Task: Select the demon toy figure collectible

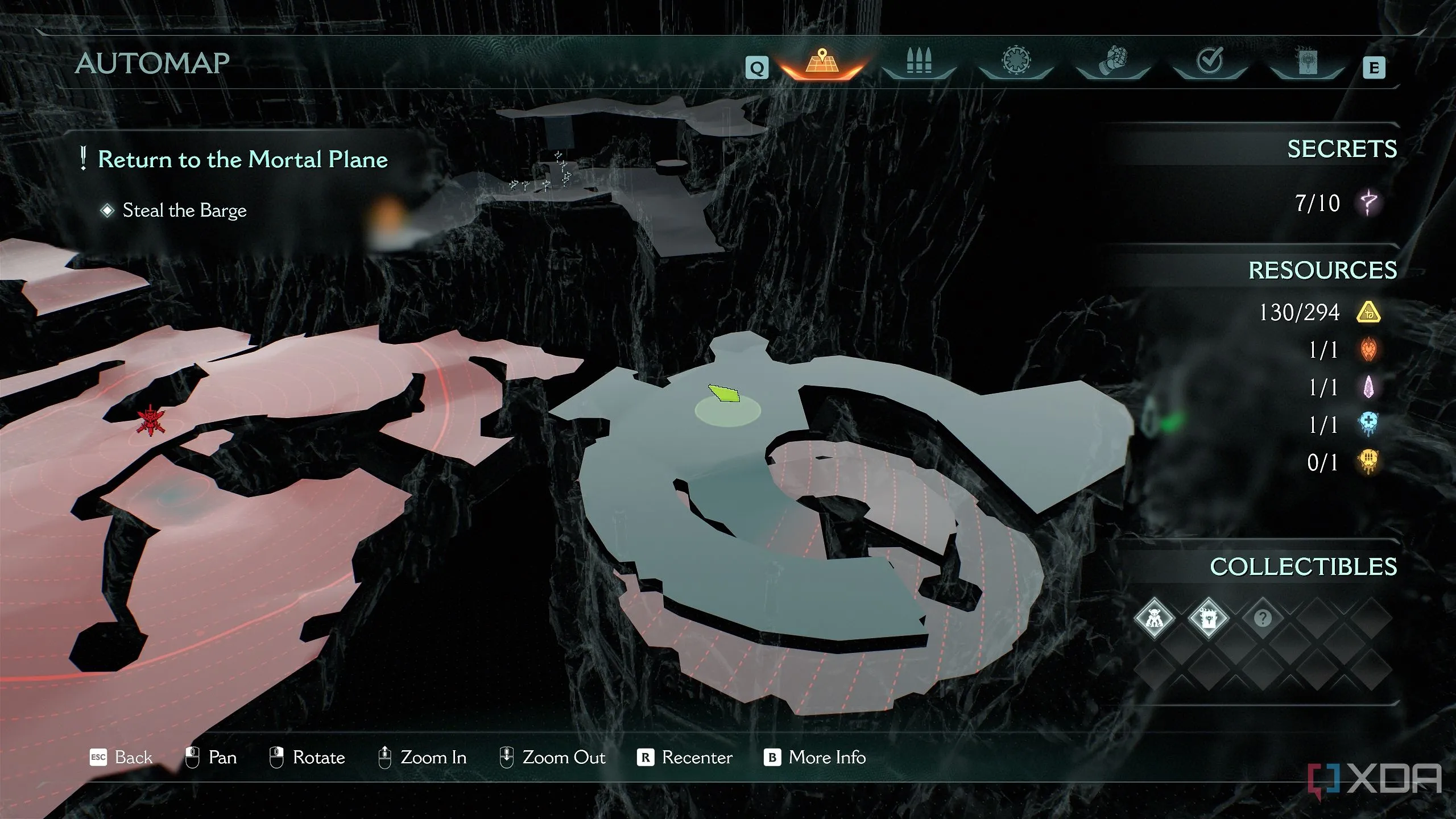Action: click(1154, 618)
